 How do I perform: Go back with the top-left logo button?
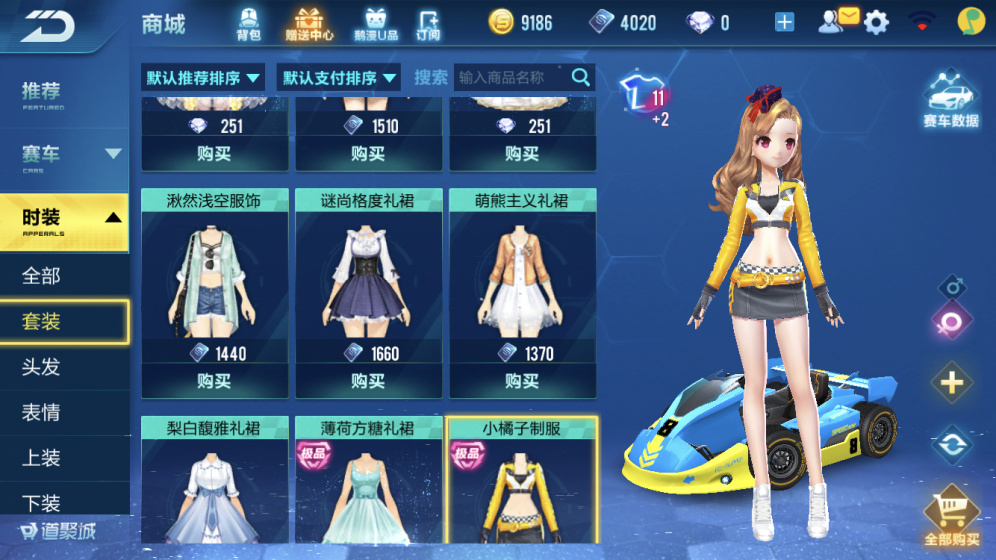(48, 24)
